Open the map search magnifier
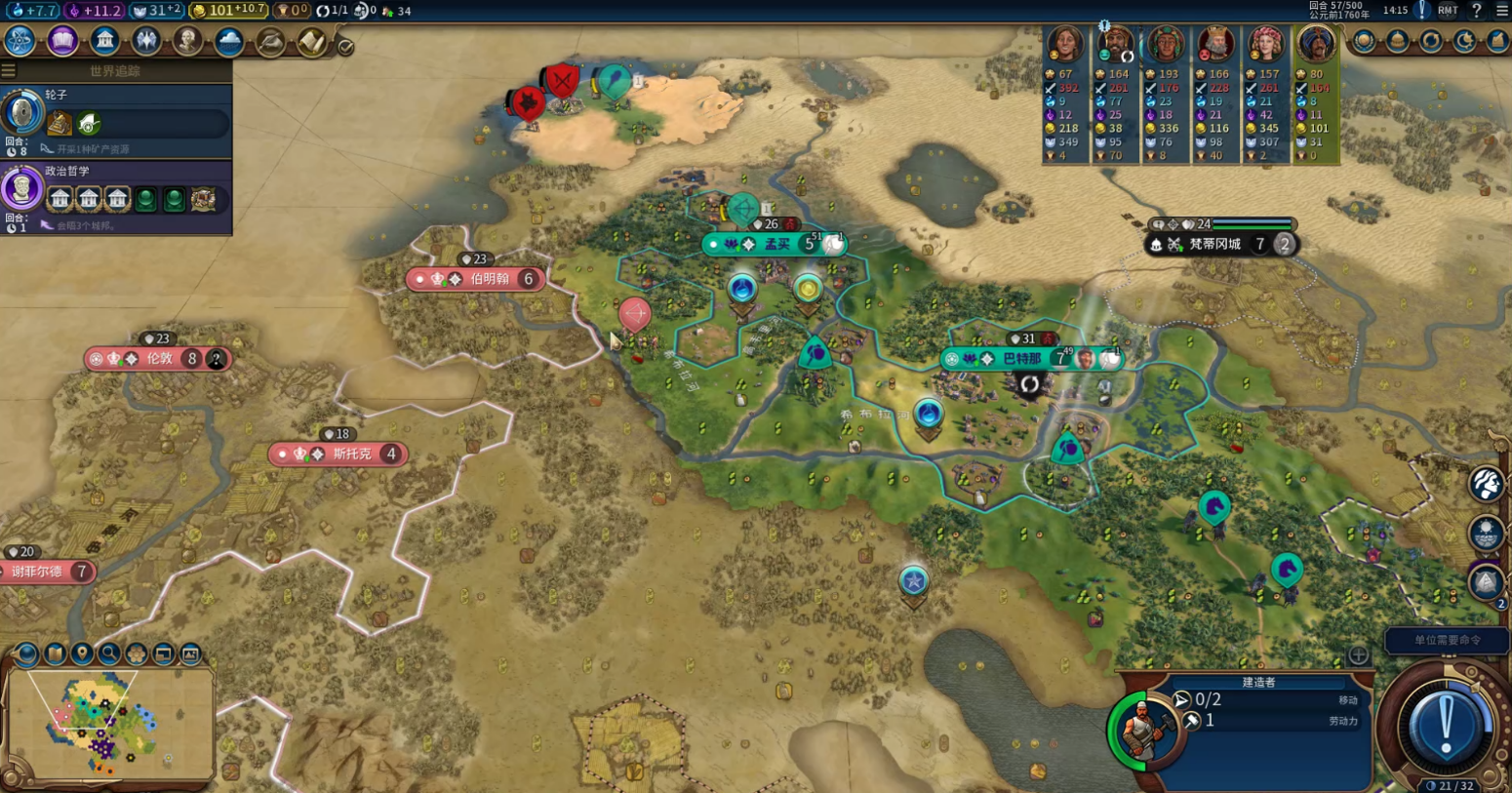Viewport: 1512px width, 793px height. tap(109, 653)
